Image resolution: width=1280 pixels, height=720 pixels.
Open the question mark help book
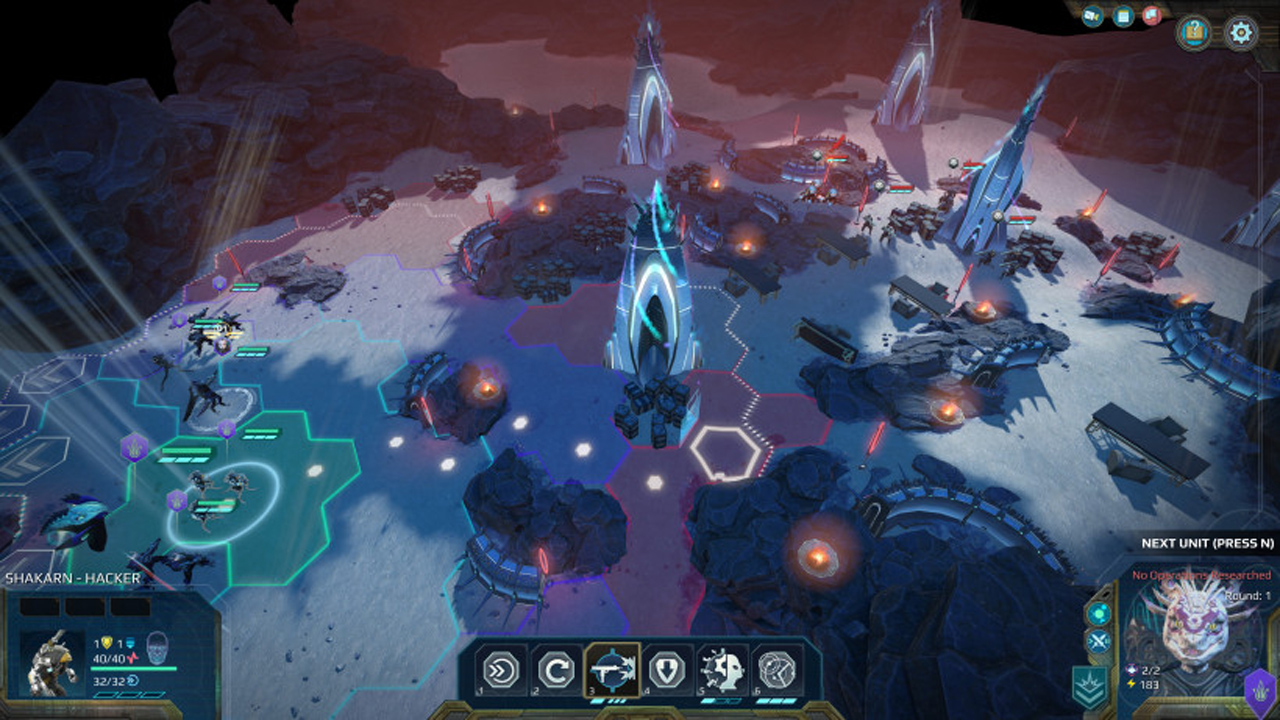click(1193, 33)
